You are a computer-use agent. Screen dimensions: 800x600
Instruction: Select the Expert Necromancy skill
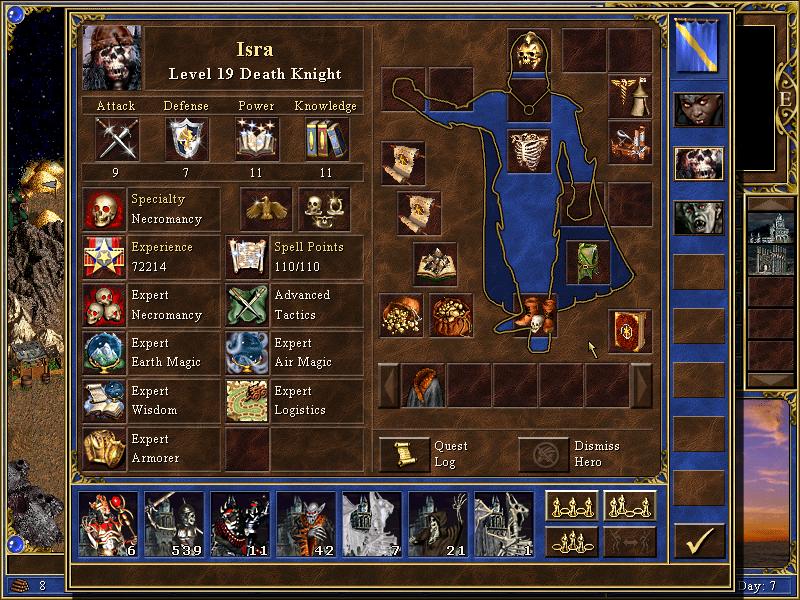(104, 305)
